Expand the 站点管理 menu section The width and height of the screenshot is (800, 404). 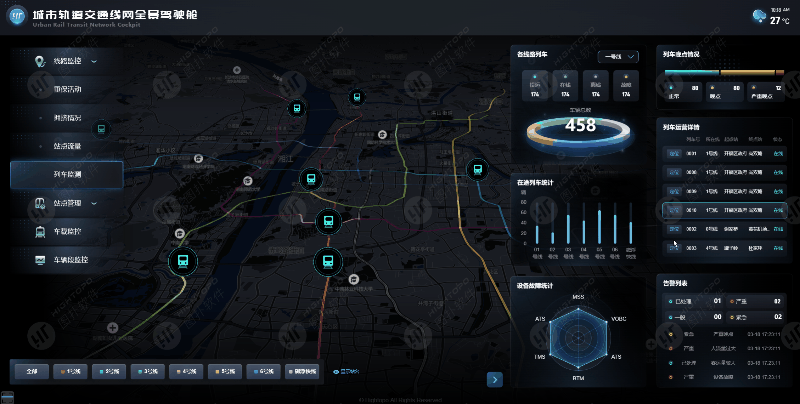[x=67, y=203]
